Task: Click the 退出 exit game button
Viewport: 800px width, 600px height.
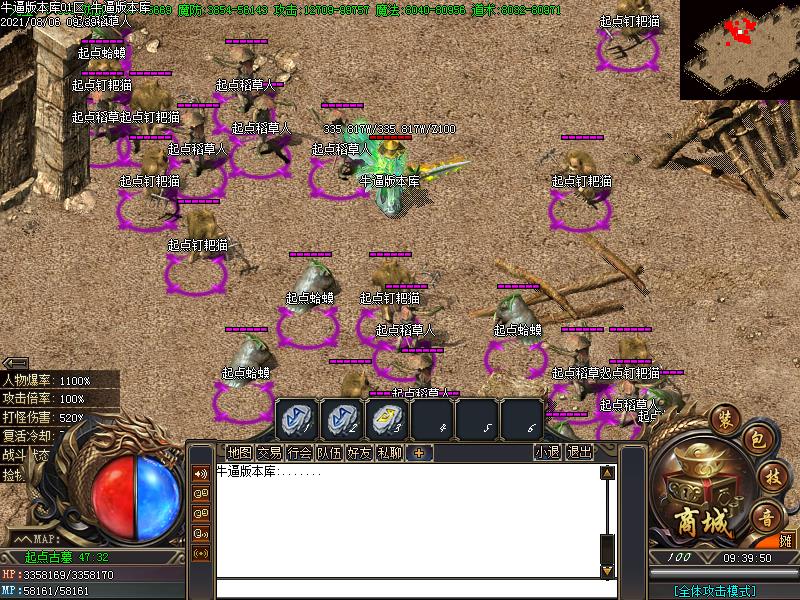Action: coord(579,452)
